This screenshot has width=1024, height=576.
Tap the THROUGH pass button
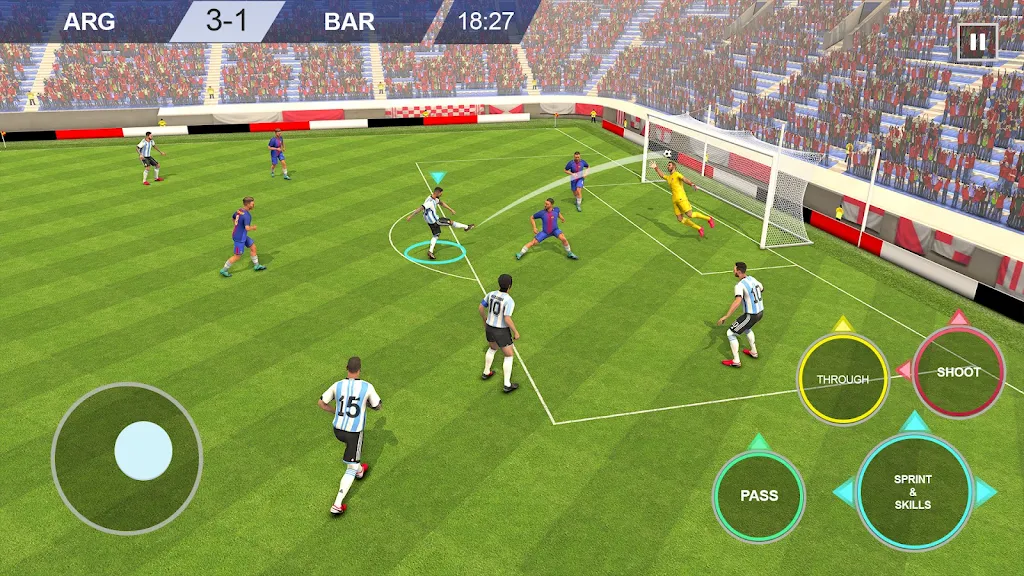pyautogui.click(x=842, y=379)
